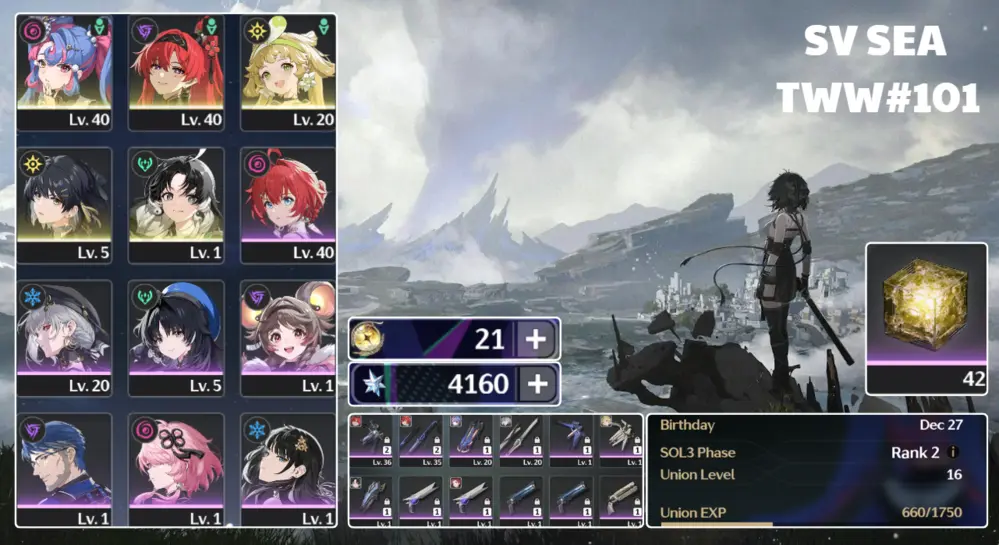
Task: Open the golden cube item with 42 count
Action: [x=926, y=317]
